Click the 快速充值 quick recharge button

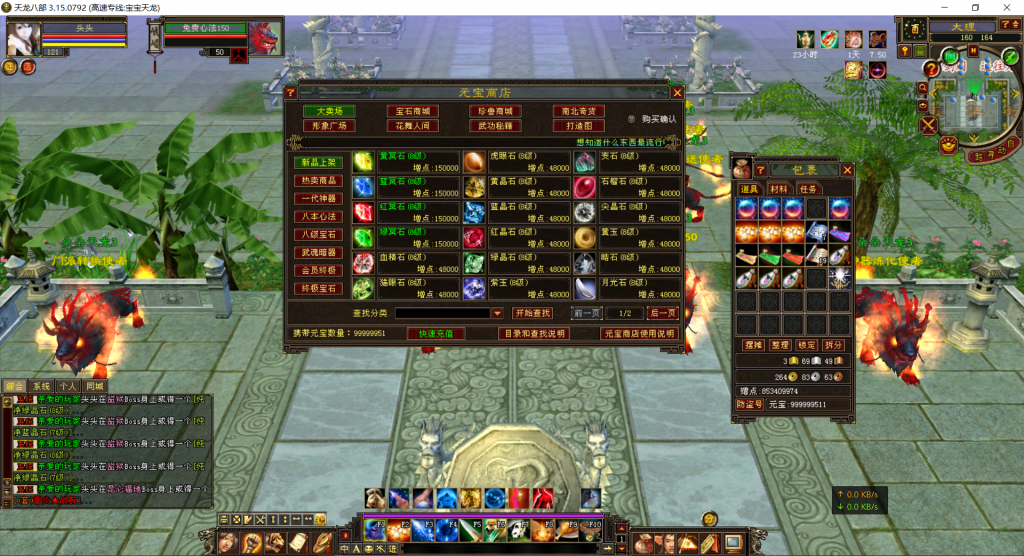tap(442, 333)
